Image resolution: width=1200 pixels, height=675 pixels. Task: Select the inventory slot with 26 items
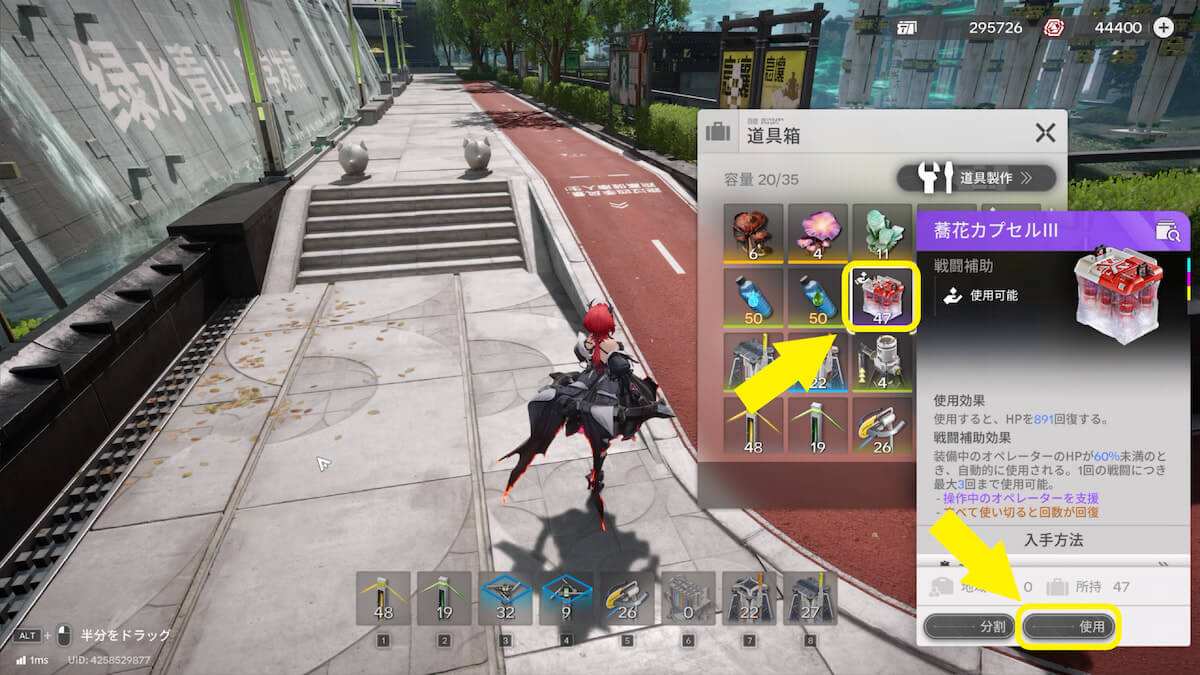coord(881,427)
